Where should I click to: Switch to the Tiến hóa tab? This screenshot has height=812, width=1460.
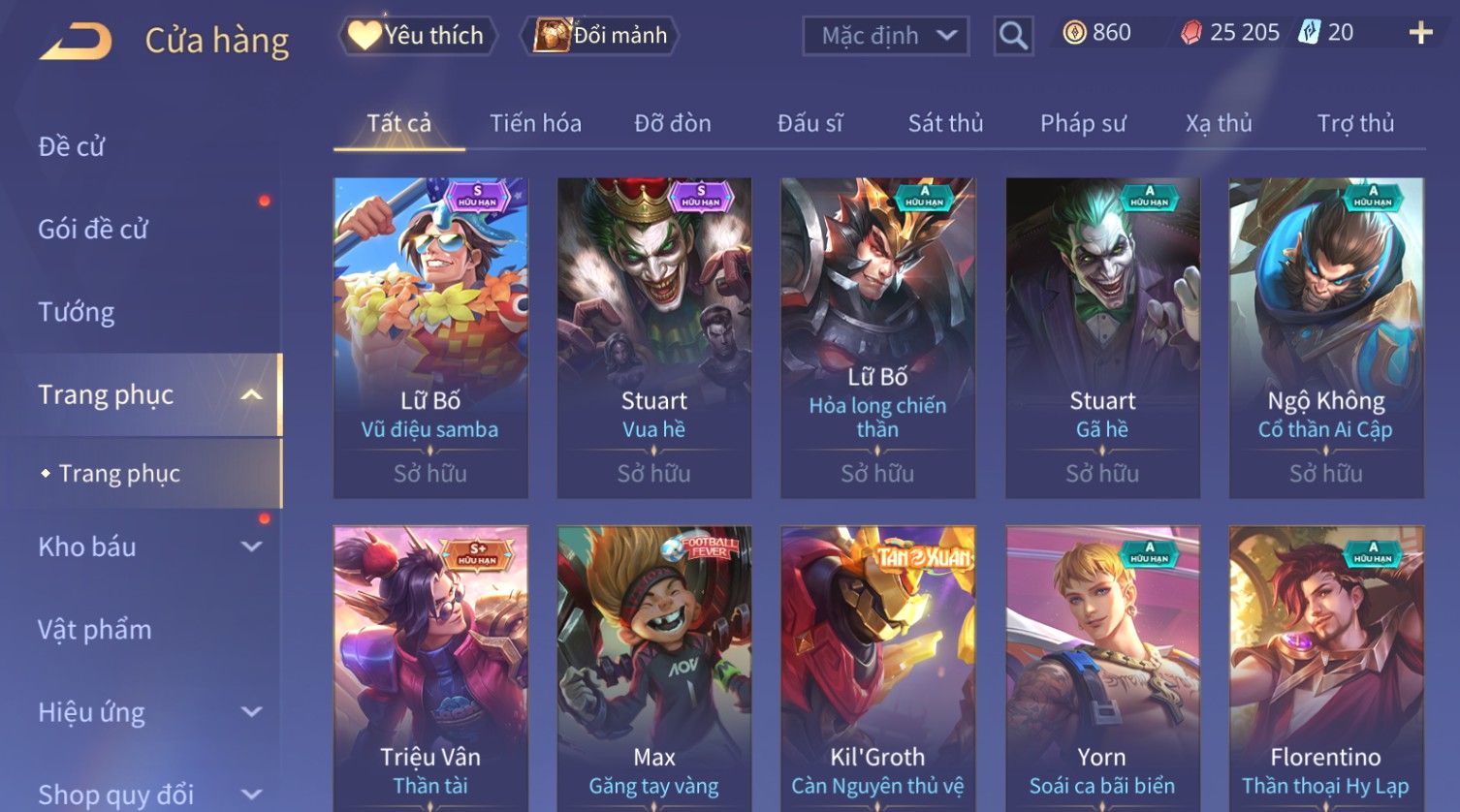pyautogui.click(x=535, y=123)
